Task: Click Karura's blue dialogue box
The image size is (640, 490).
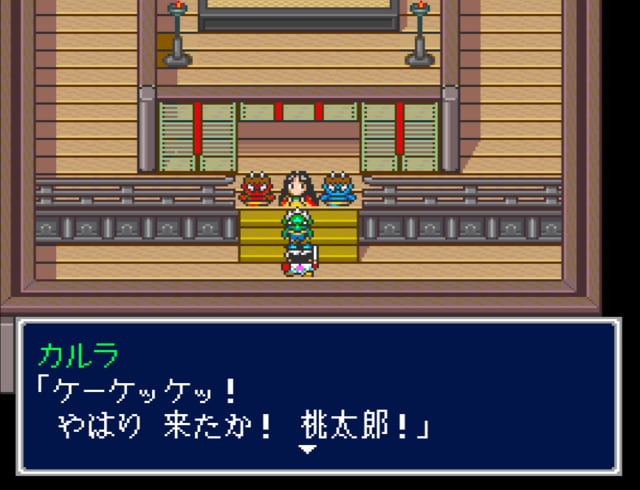Action: click(318, 396)
